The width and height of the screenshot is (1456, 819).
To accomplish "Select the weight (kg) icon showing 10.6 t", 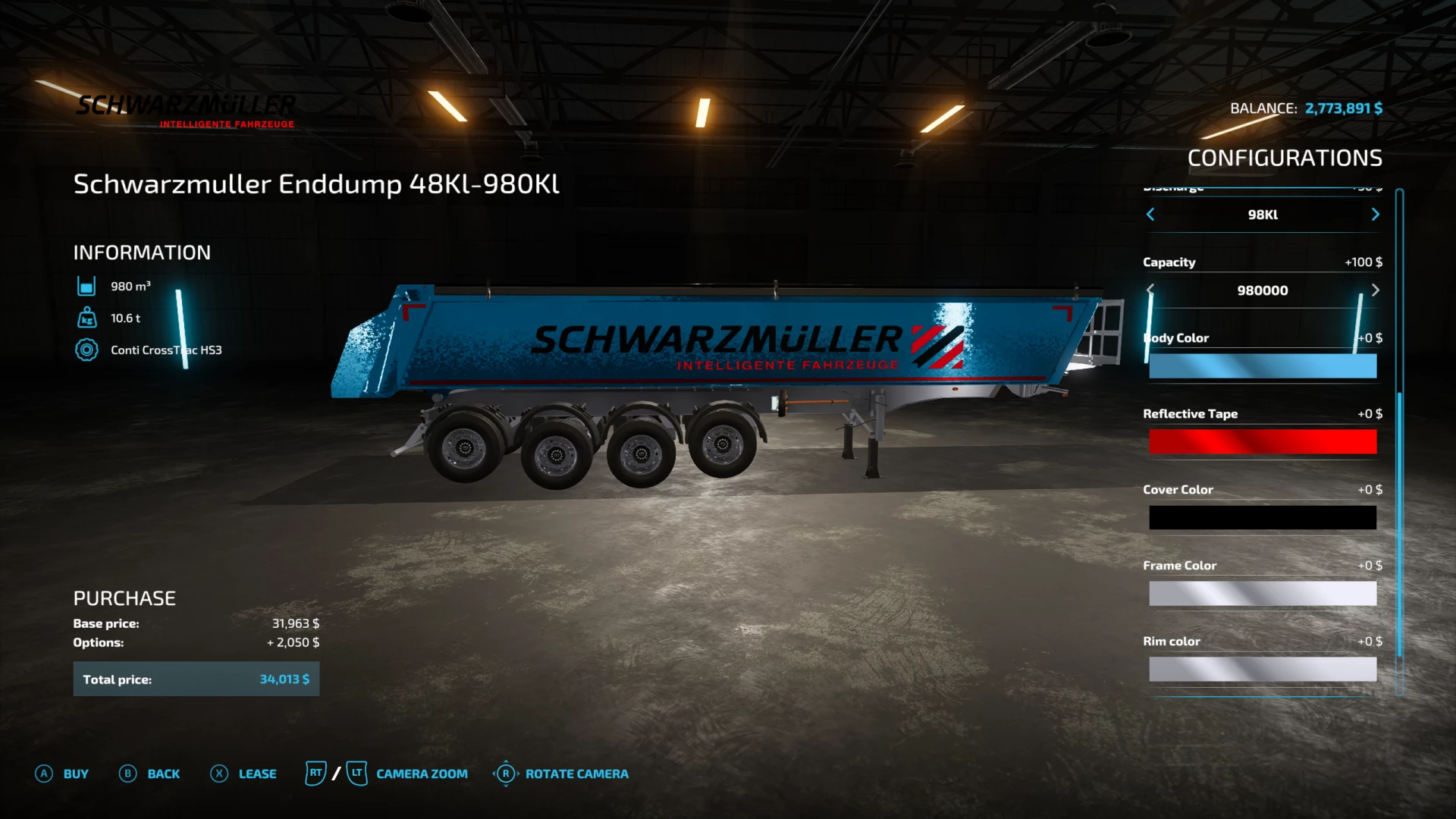I will tap(87, 318).
